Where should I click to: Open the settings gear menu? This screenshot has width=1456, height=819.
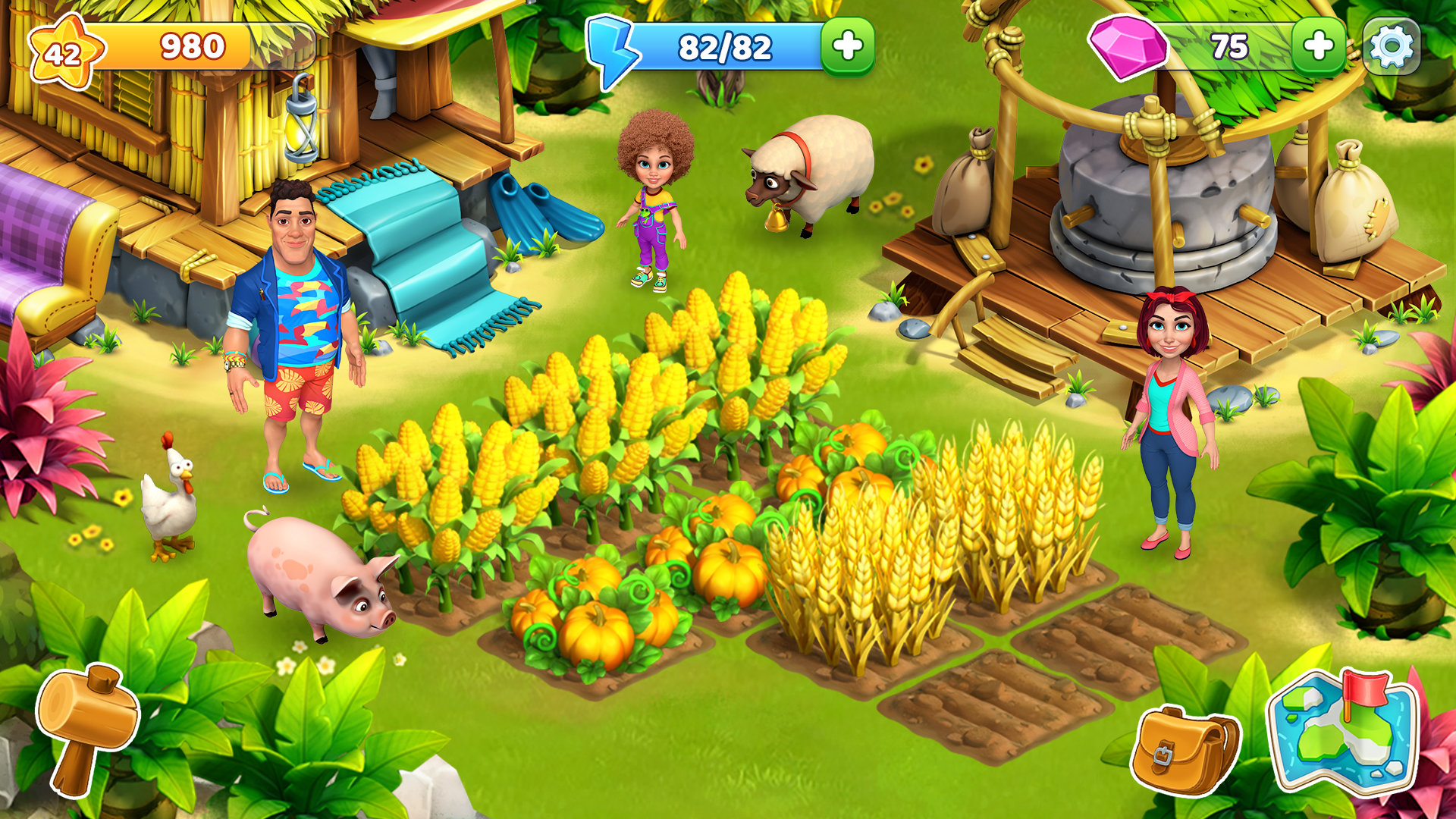[1392, 47]
